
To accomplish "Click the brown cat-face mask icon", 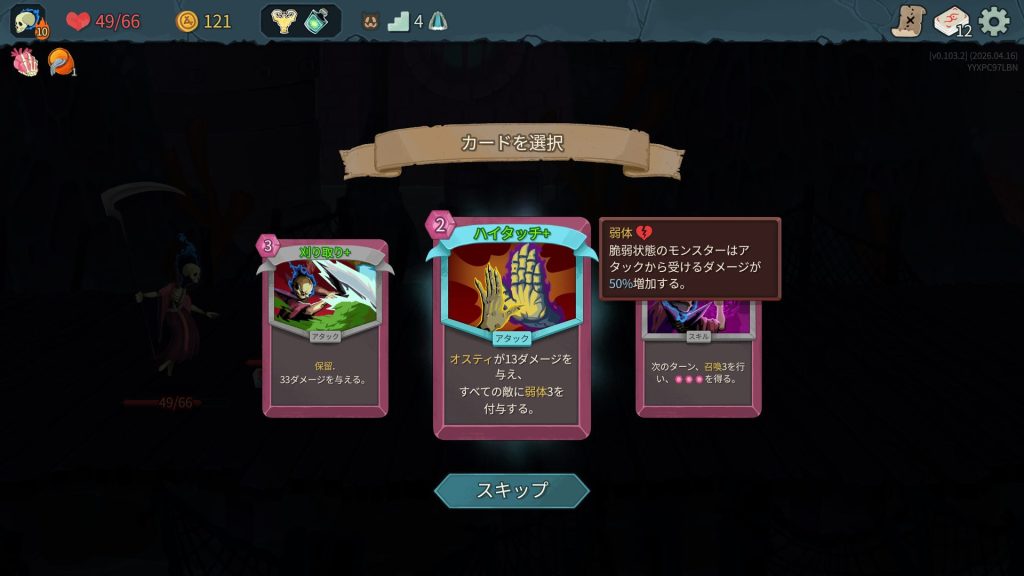I will (370, 21).
